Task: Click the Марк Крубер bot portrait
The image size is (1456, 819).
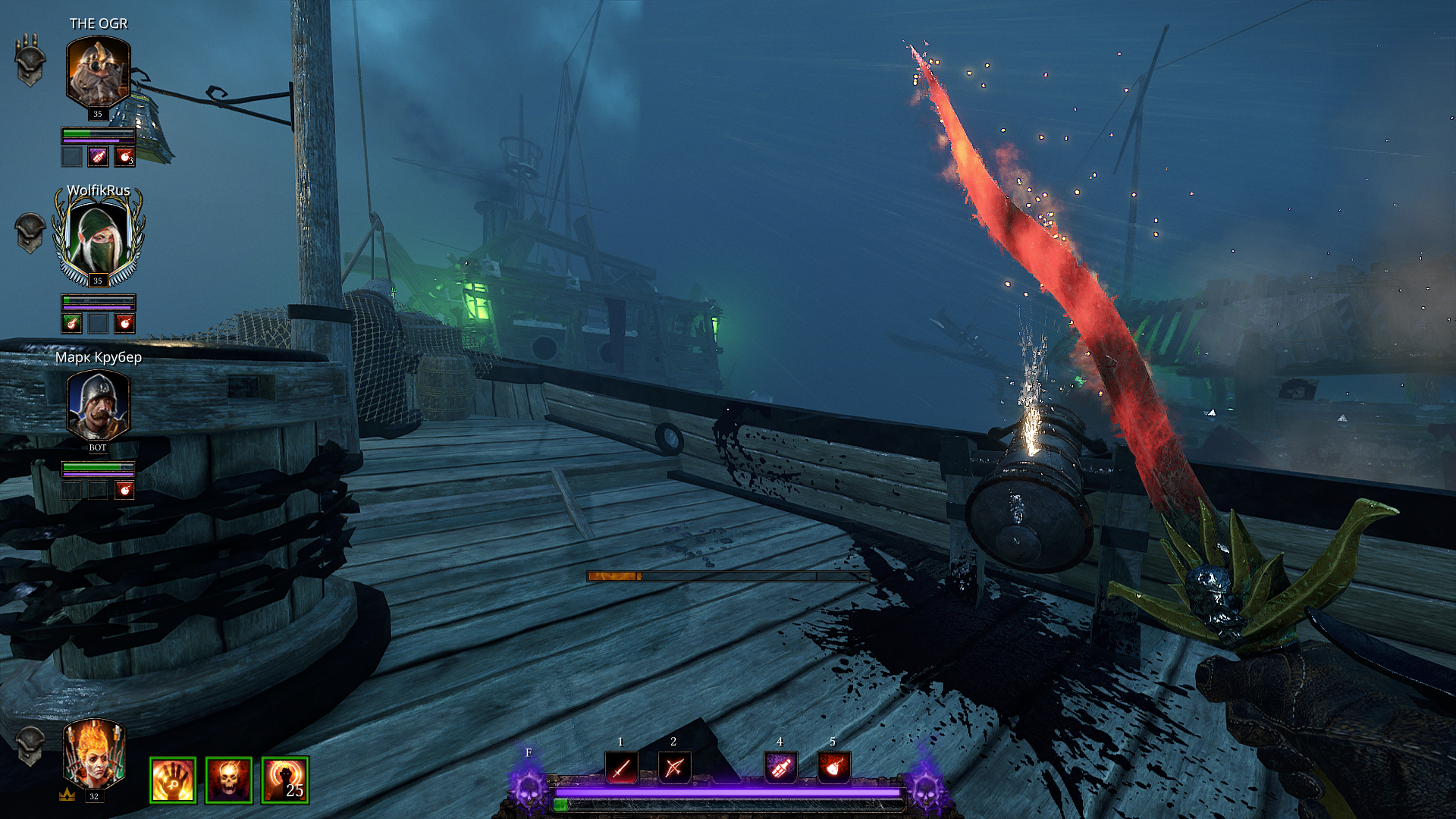Action: (98, 406)
